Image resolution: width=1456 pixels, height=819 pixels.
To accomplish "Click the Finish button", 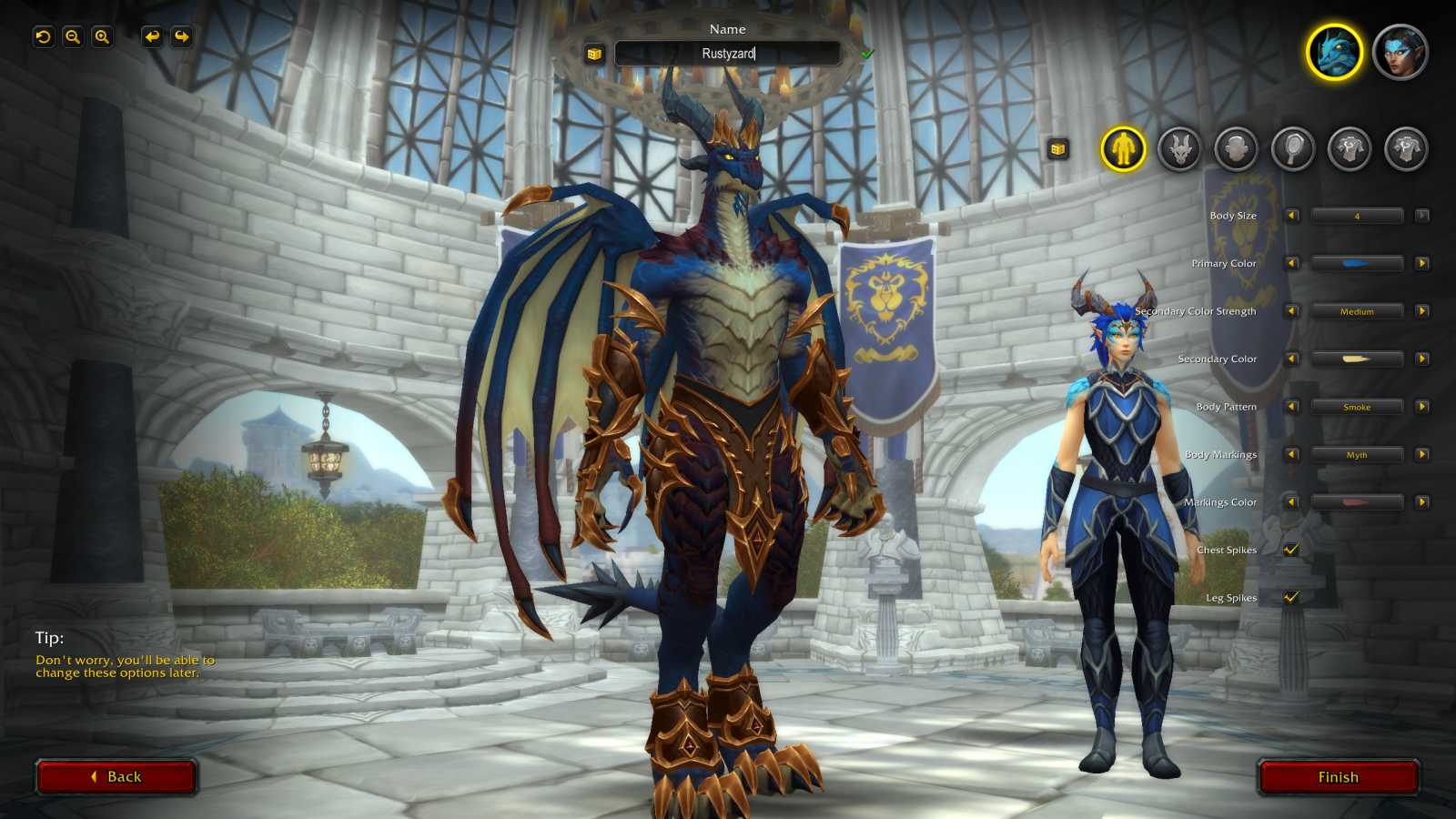I will 1338,776.
